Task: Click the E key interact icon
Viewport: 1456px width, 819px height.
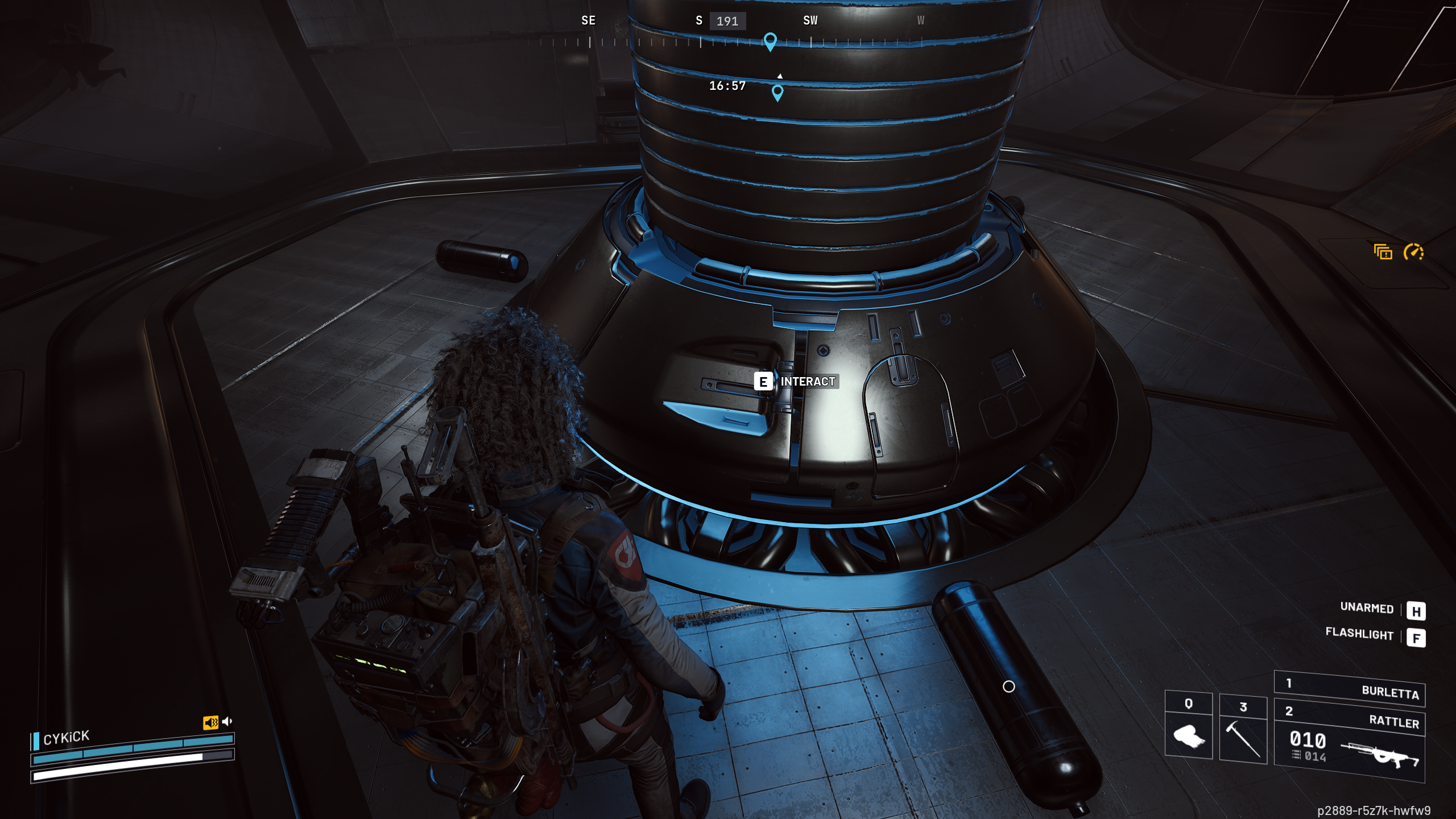Action: coord(763,382)
